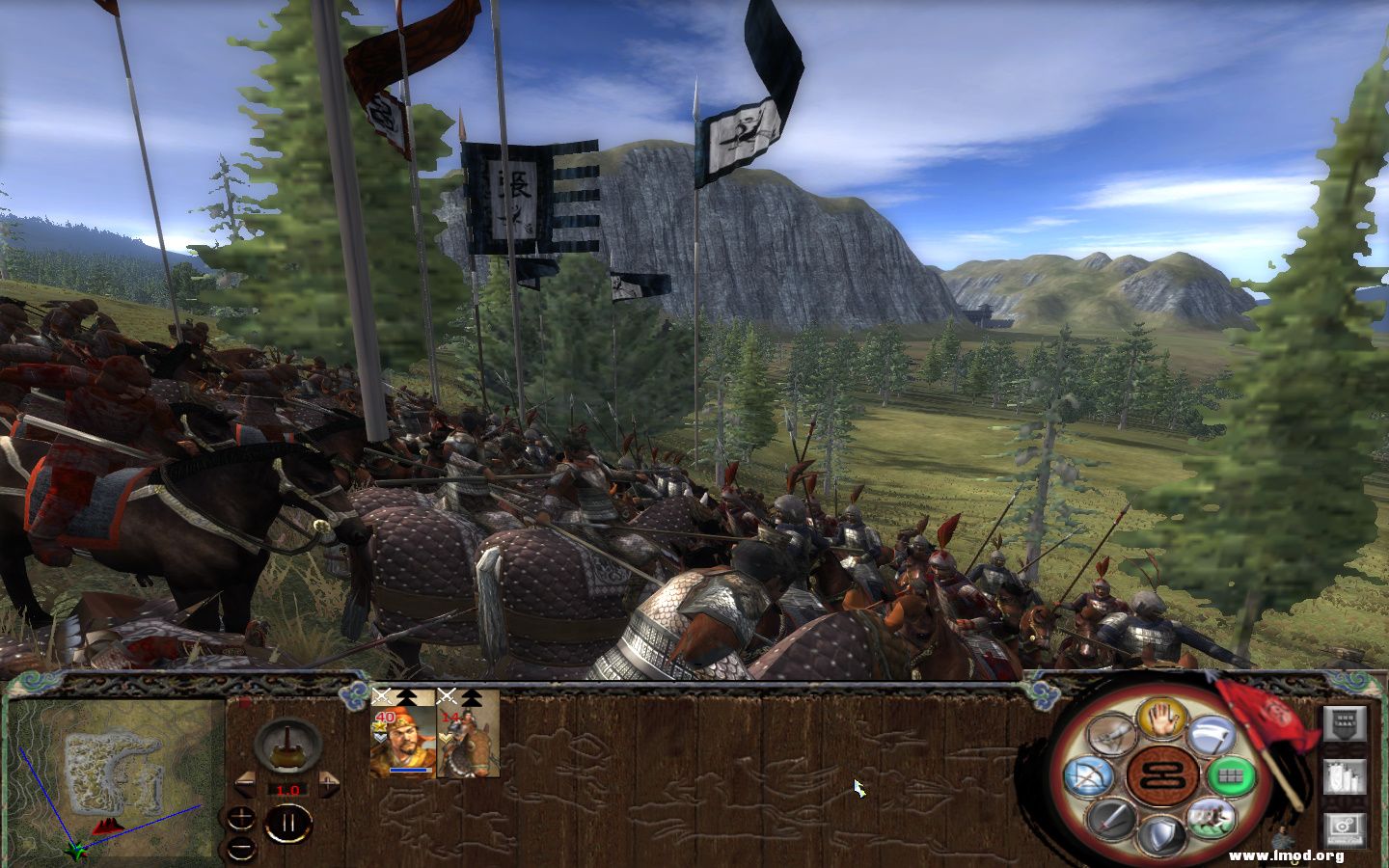This screenshot has height=868, width=1389.
Task: Pause the battle with the pause button
Action: [287, 823]
